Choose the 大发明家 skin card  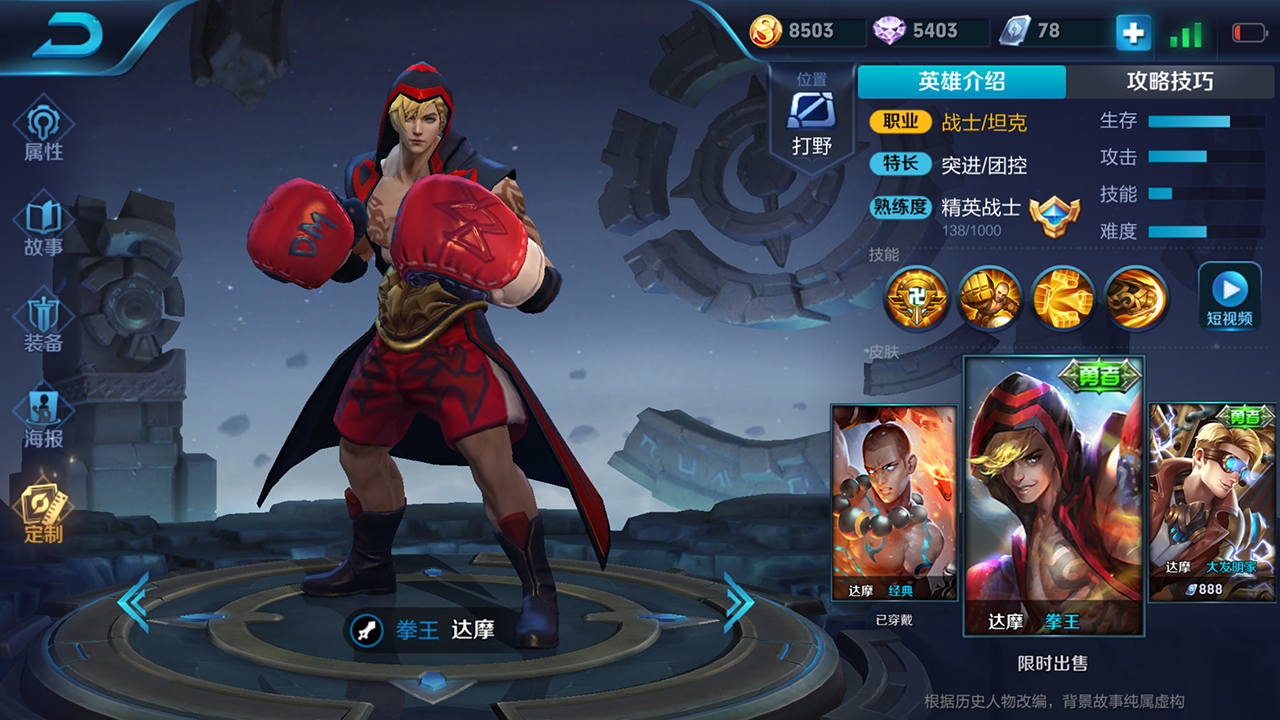1212,502
